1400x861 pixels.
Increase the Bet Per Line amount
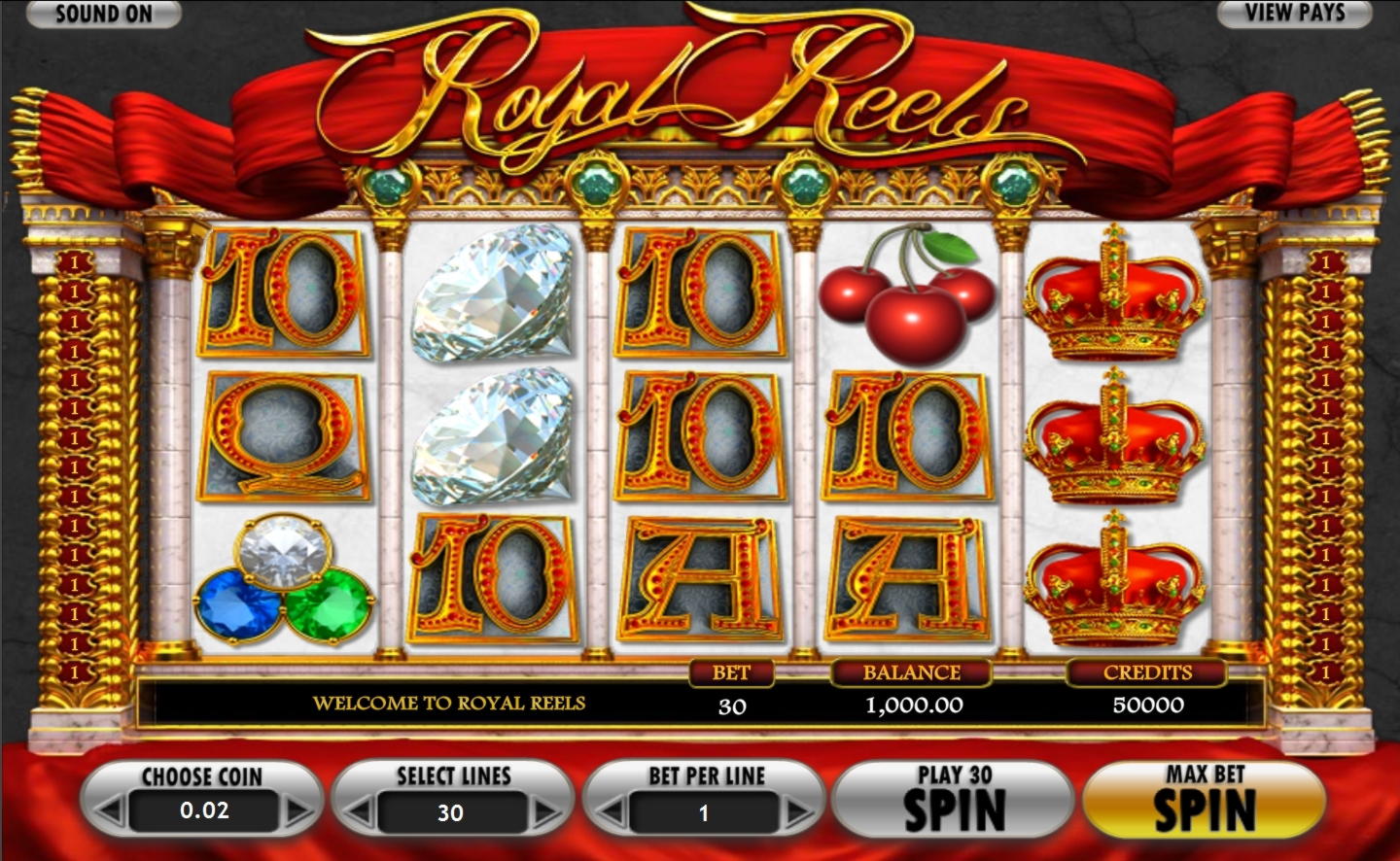(797, 811)
